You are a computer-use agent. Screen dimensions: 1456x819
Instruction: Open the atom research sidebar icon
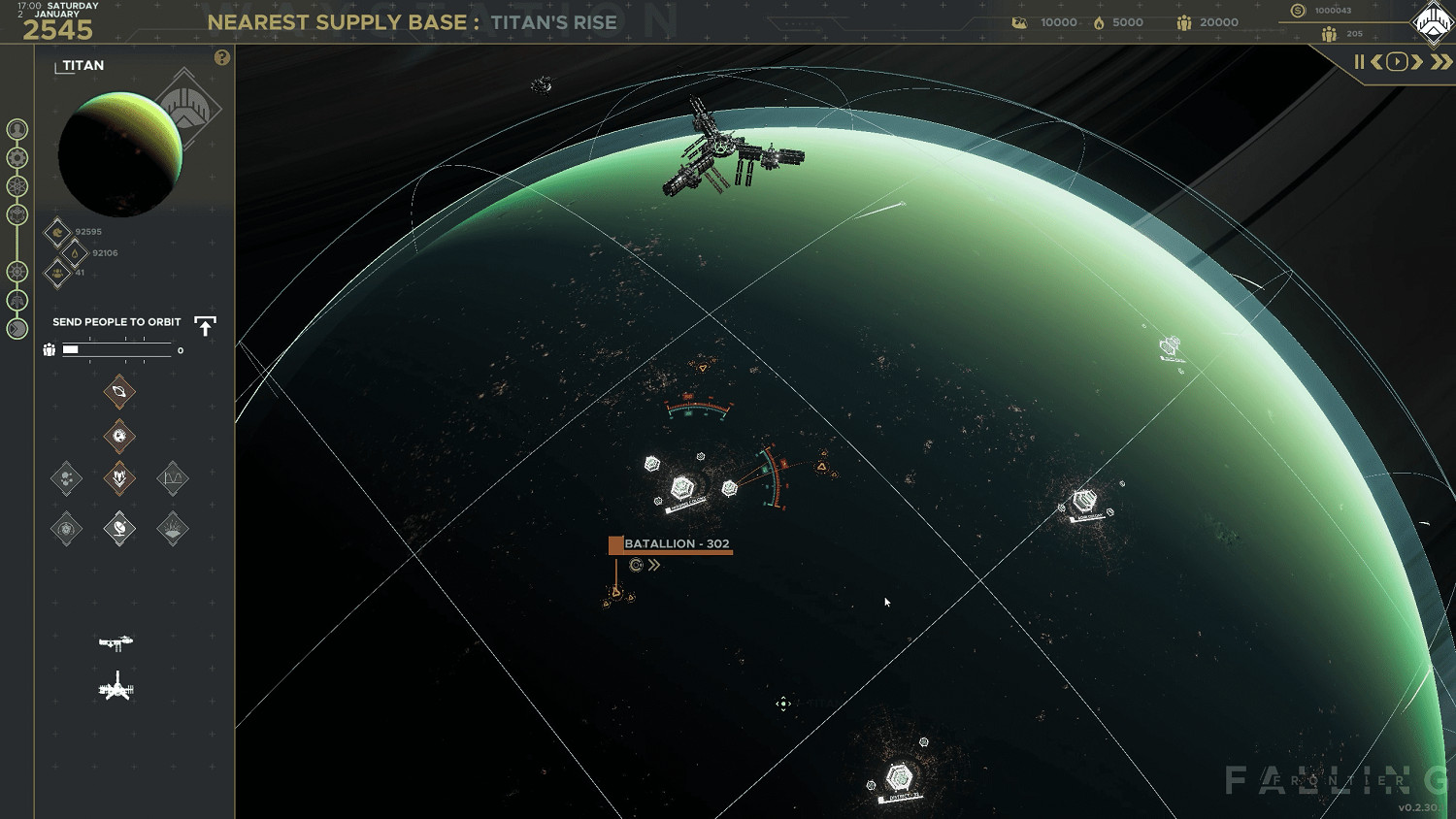pyautogui.click(x=17, y=186)
